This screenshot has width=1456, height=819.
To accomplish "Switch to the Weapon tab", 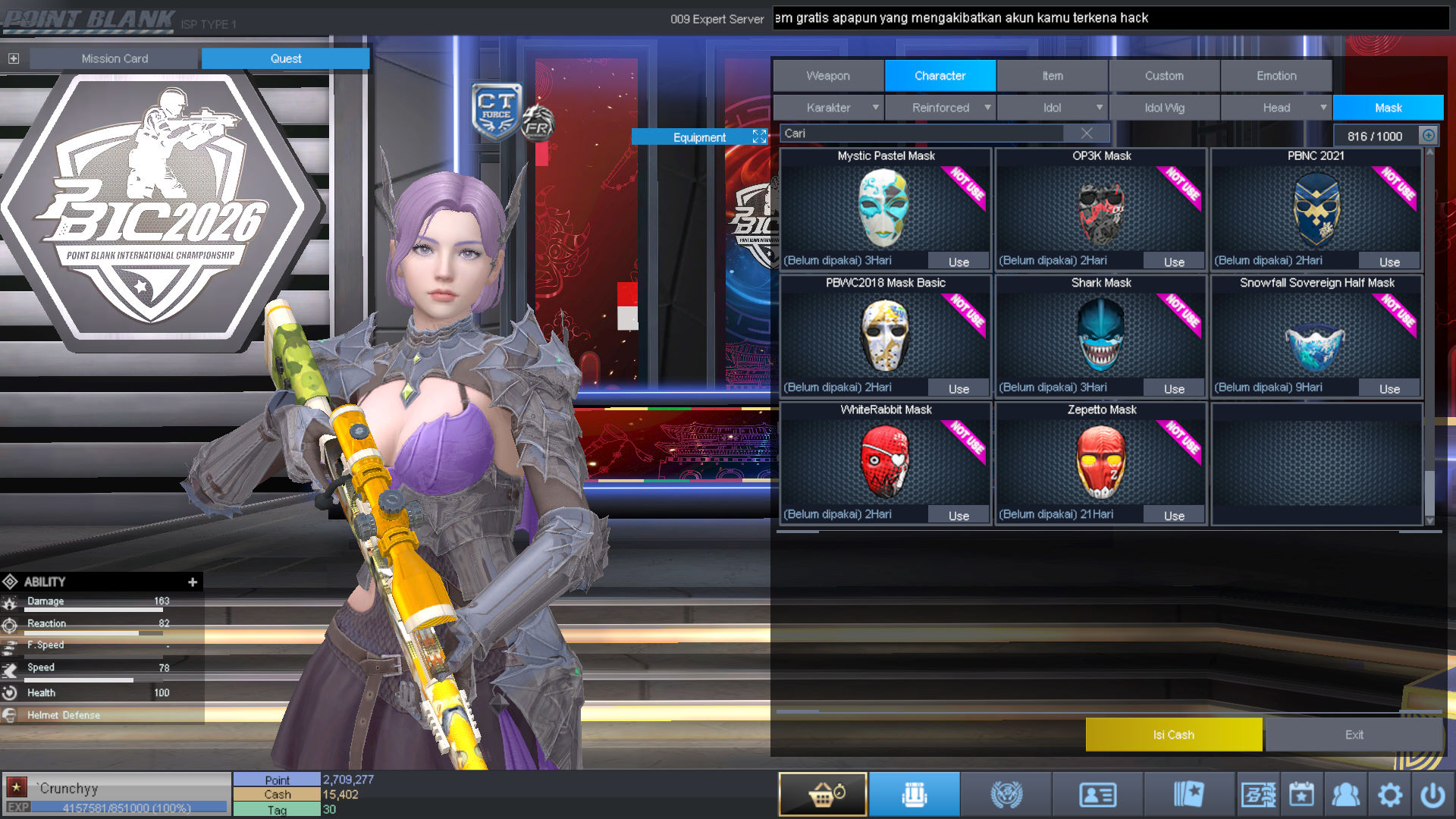I will pos(828,76).
